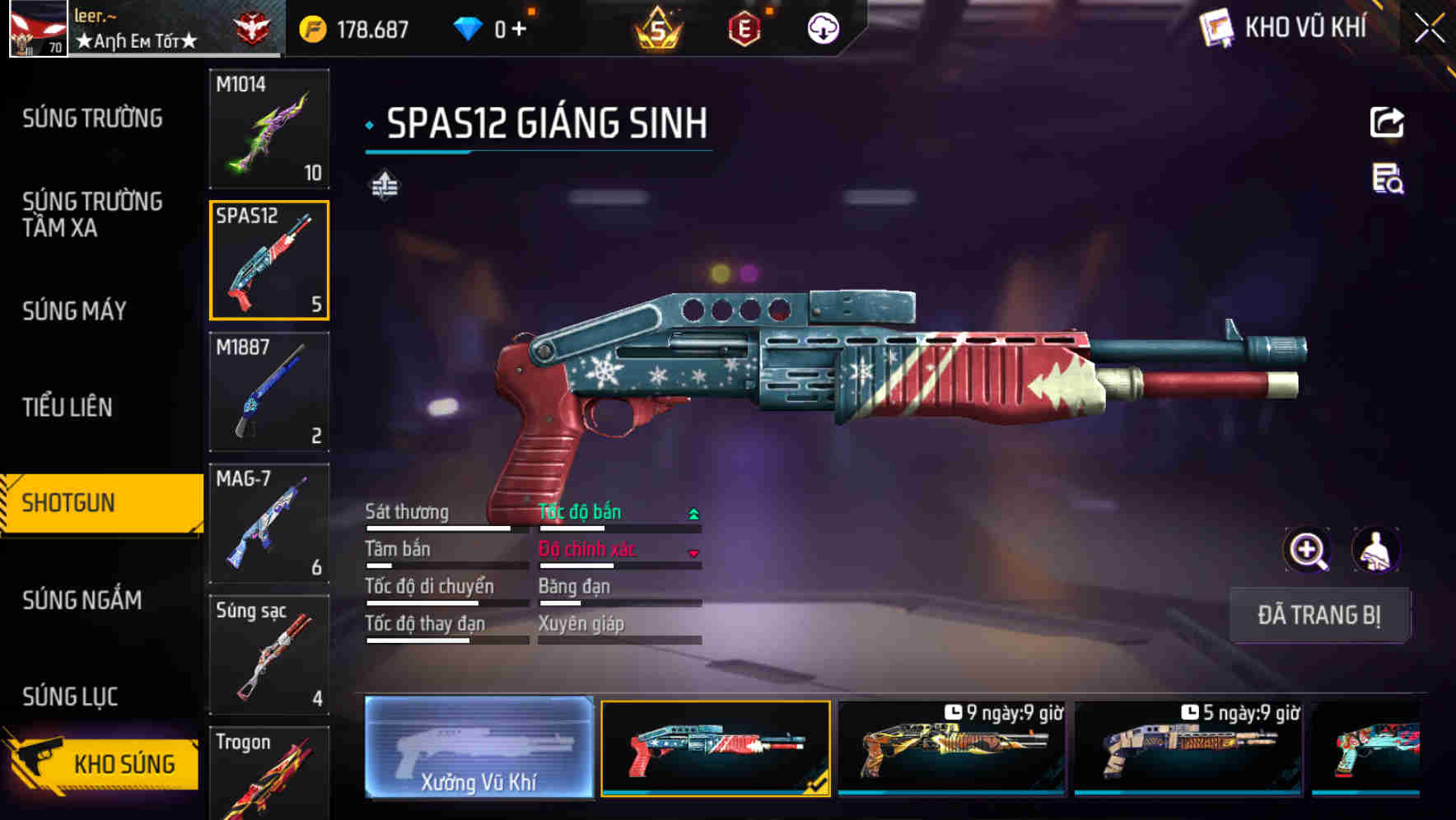Viewport: 1456px width, 820px height.
Task: Open the Súng Ngắm category
Action: [x=82, y=600]
